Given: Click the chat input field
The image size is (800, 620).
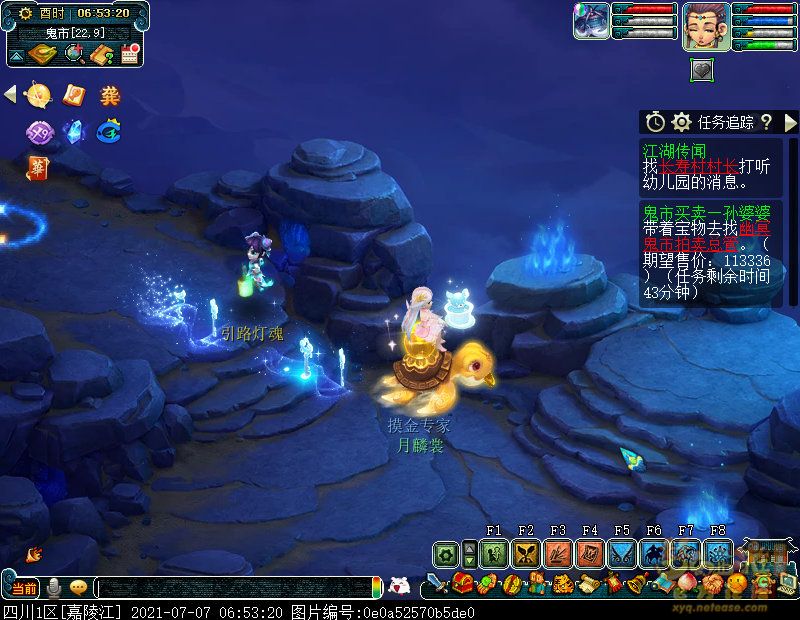Looking at the screenshot, I should (x=235, y=588).
